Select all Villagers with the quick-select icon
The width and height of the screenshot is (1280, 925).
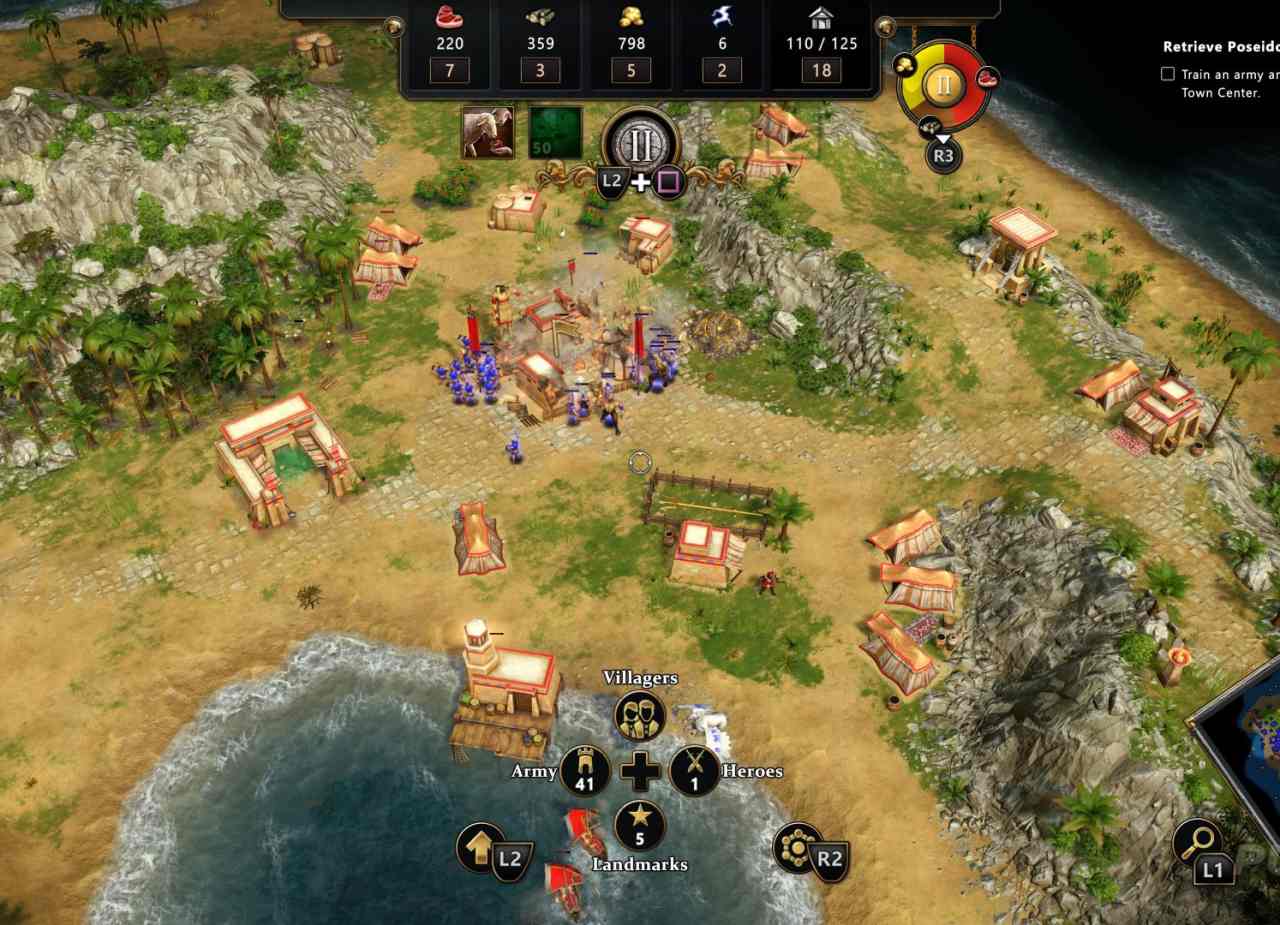tap(640, 714)
